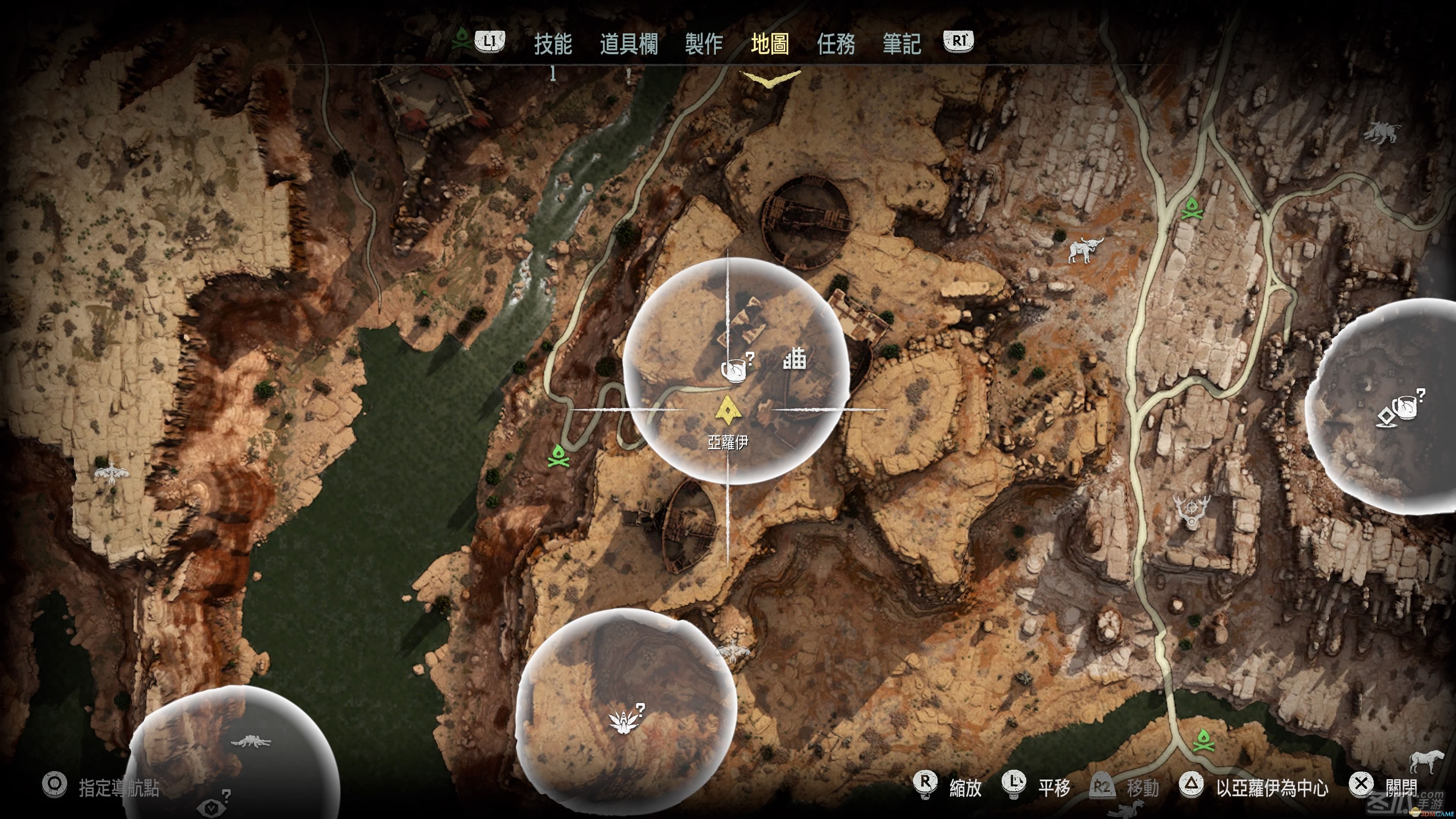Select the white diamond waypoint marker
This screenshot has width=1456, height=819.
(x=1387, y=417)
